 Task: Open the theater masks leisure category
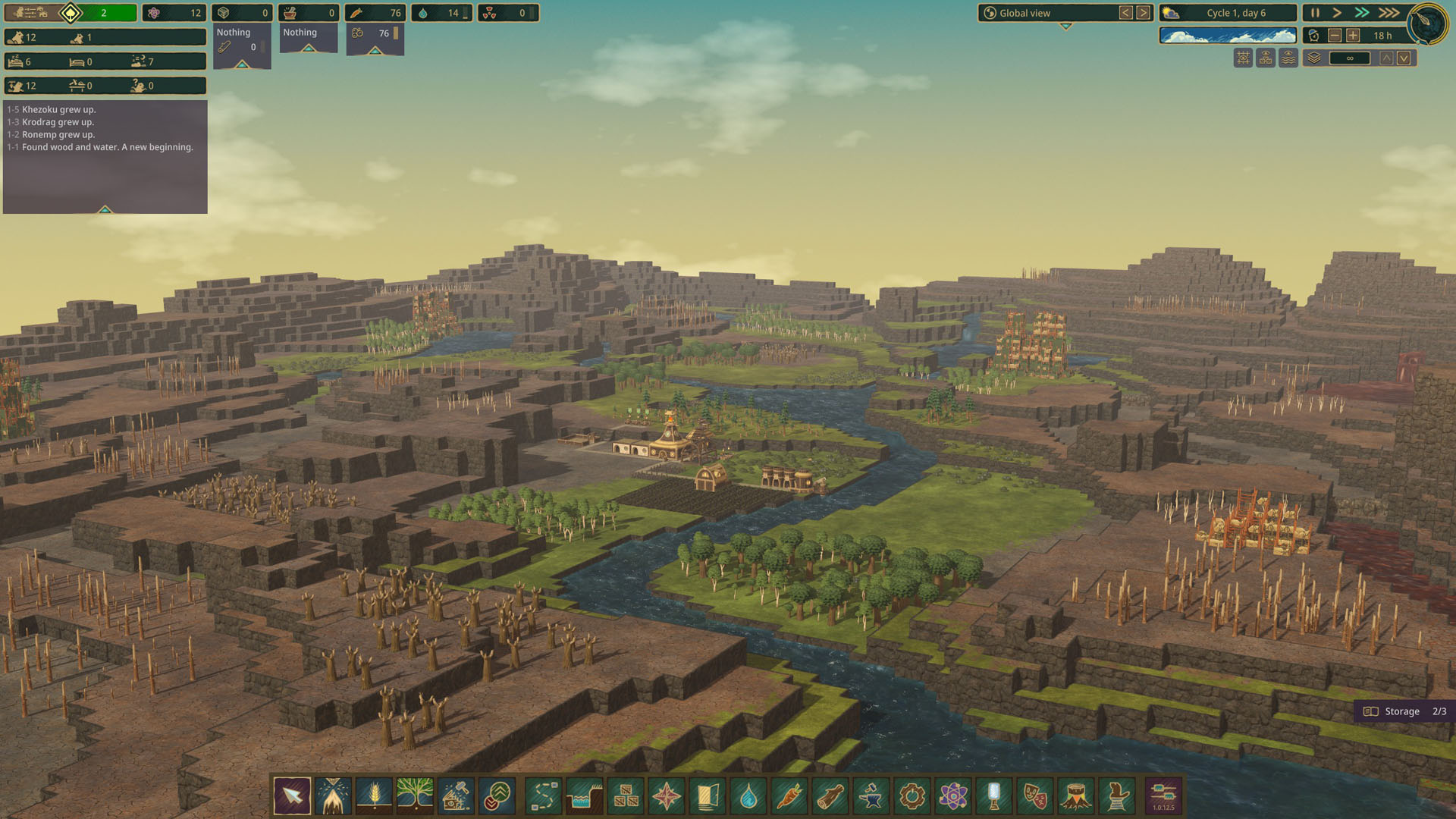click(1035, 796)
